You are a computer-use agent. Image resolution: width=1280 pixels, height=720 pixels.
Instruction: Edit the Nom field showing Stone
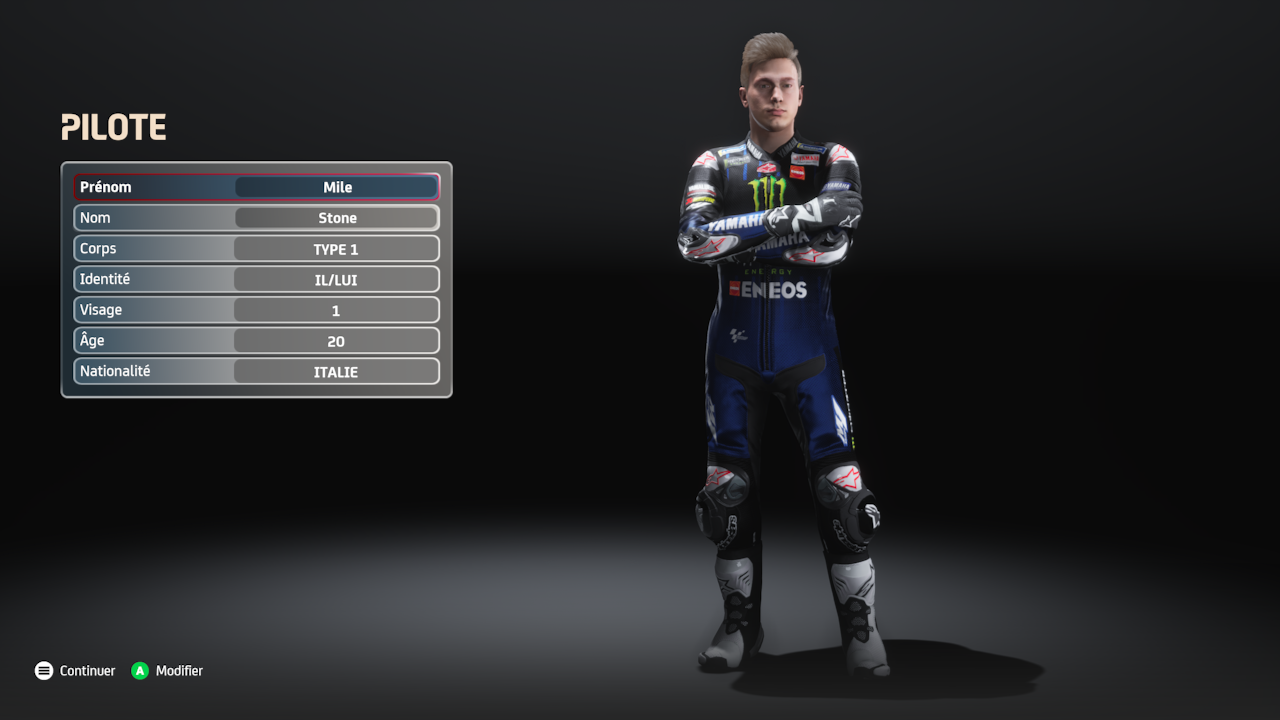337,218
